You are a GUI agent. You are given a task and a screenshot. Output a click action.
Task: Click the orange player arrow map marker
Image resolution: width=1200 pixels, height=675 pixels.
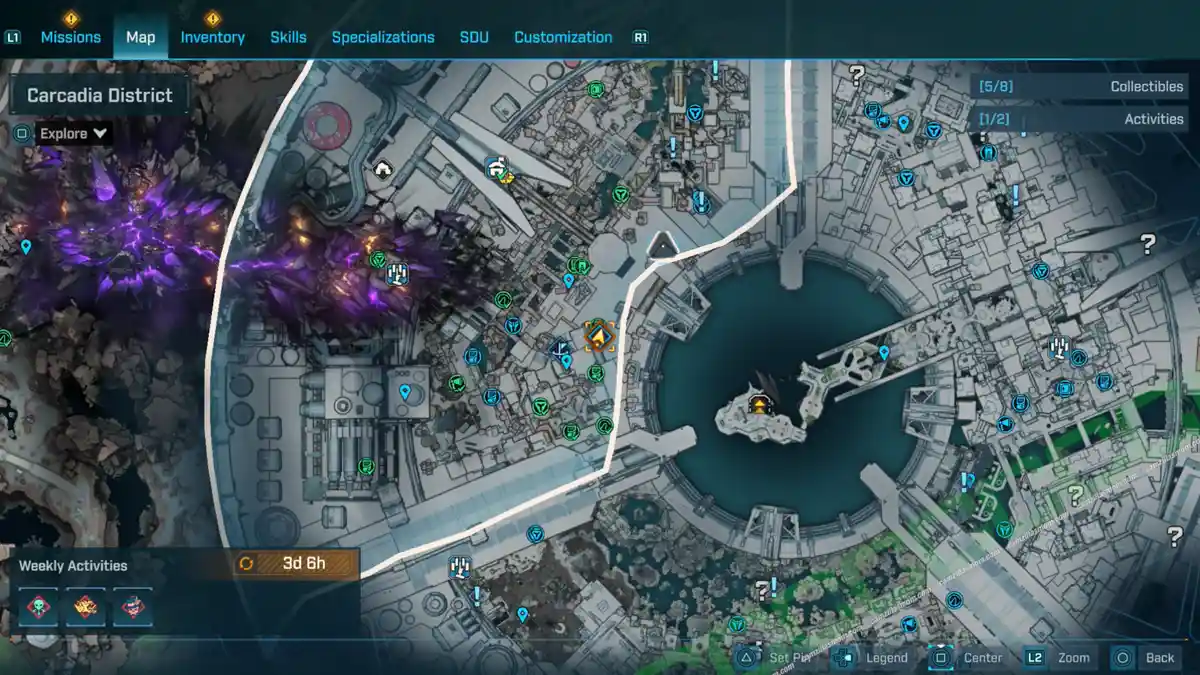pos(598,336)
